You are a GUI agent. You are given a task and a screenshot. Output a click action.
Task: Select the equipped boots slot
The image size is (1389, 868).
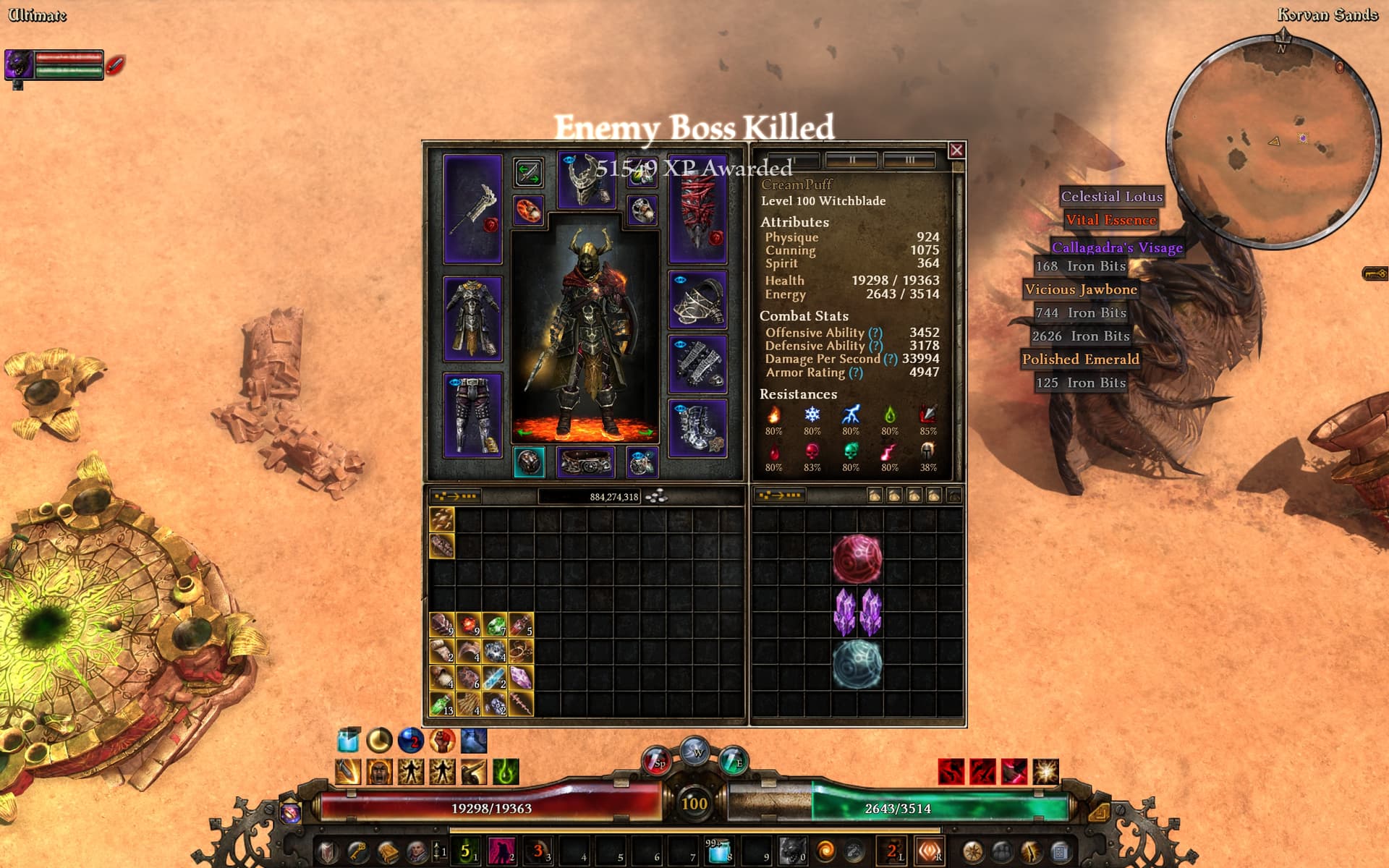[697, 428]
